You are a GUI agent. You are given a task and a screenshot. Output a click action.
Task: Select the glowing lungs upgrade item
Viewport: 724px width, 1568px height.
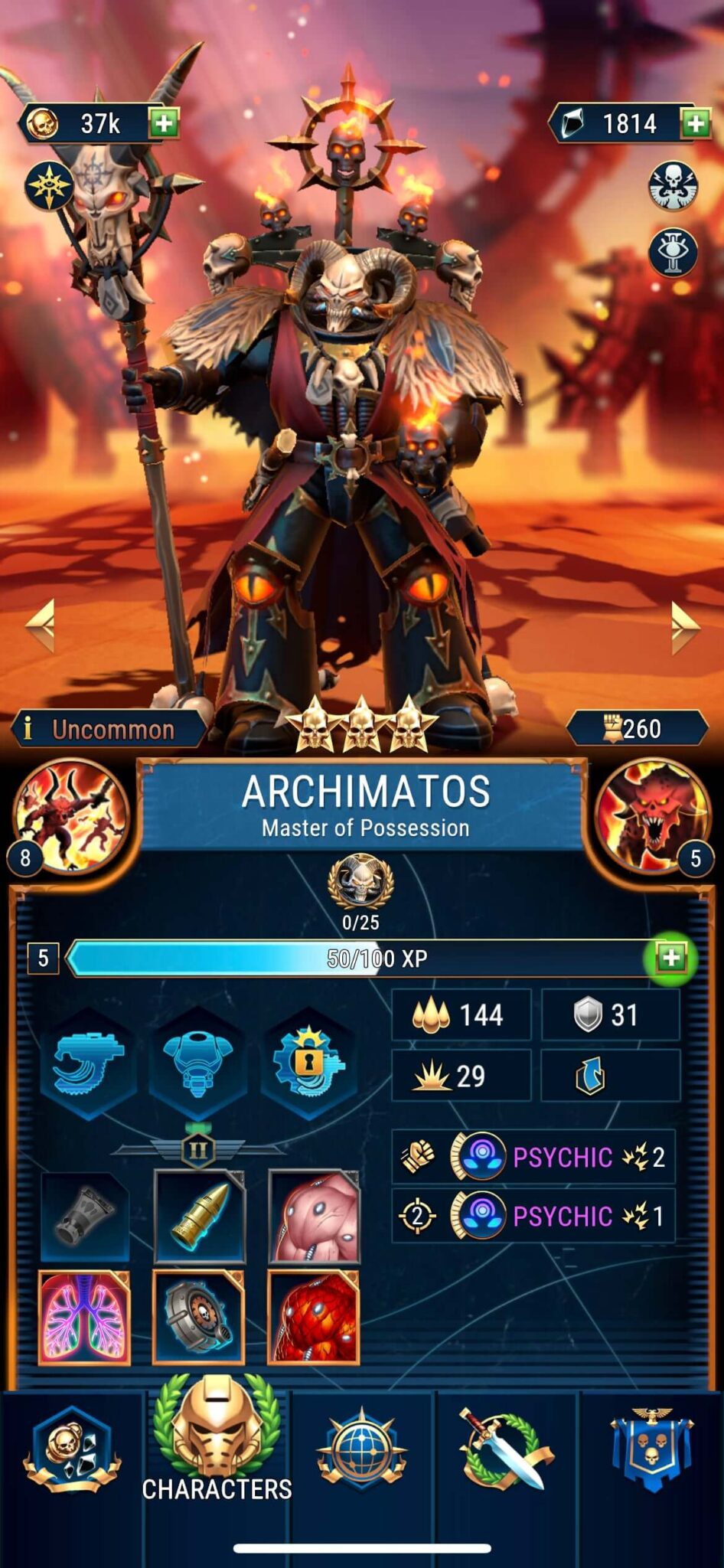pos(84,1318)
